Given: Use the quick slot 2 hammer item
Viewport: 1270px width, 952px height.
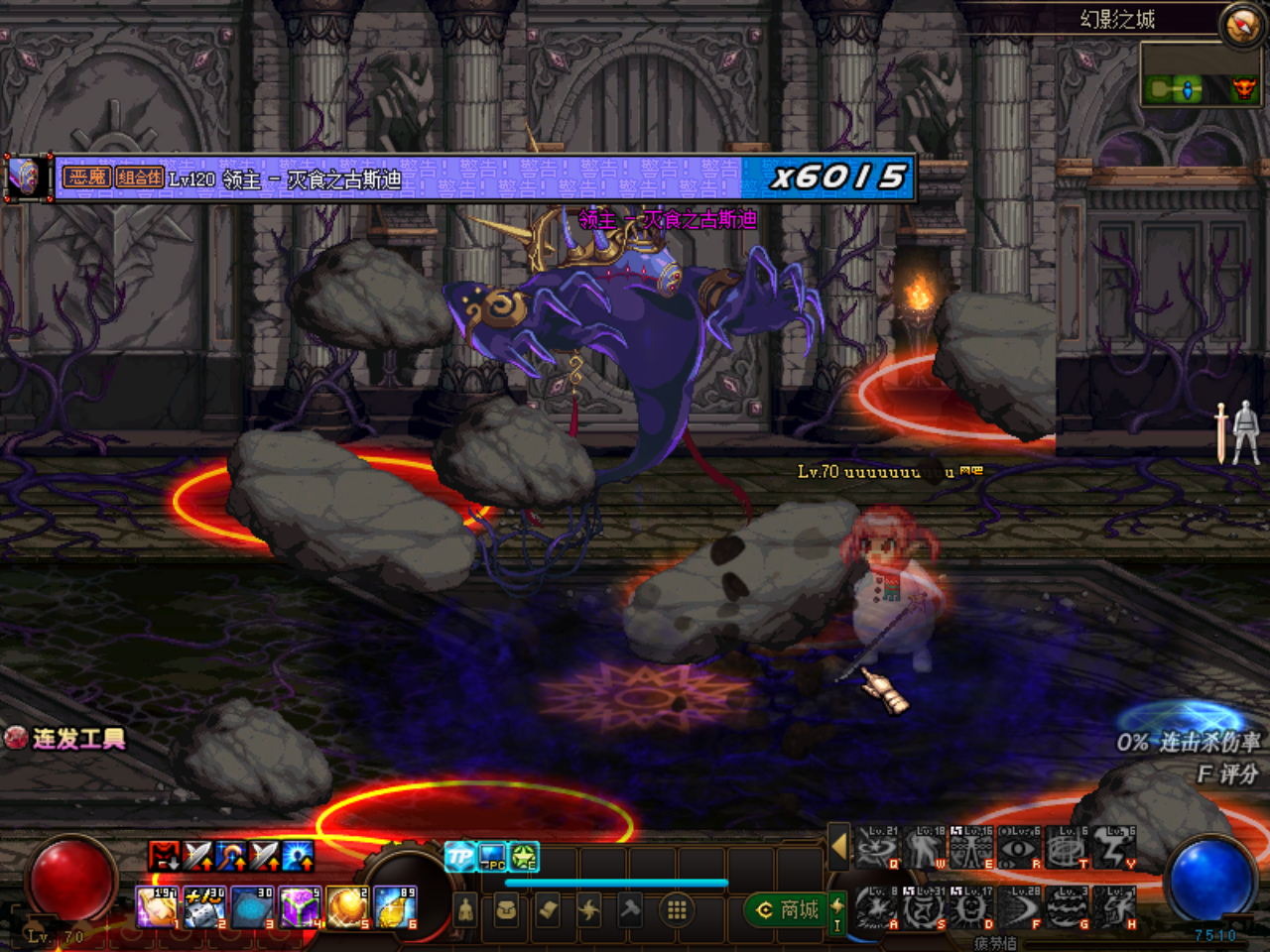Looking at the screenshot, I should [x=205, y=907].
